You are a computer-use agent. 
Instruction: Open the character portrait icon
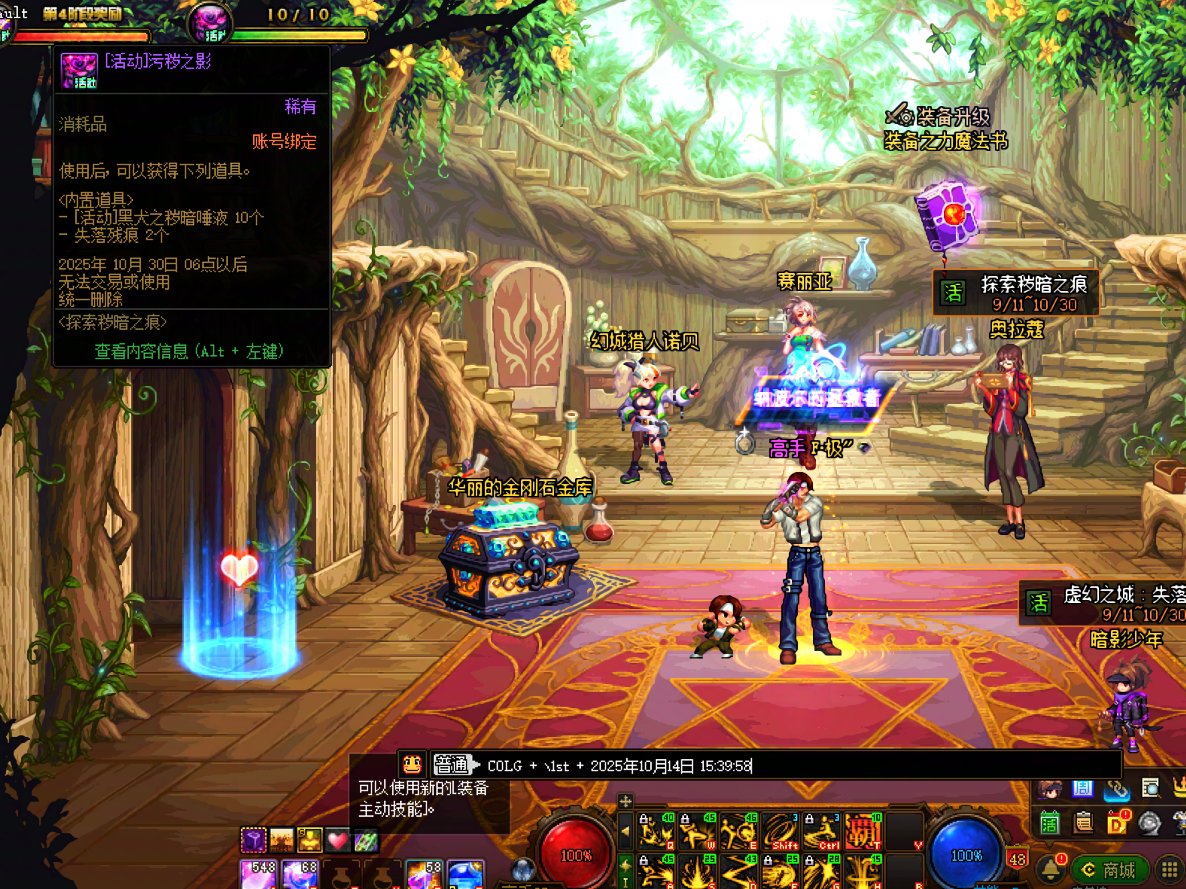click(x=1049, y=789)
